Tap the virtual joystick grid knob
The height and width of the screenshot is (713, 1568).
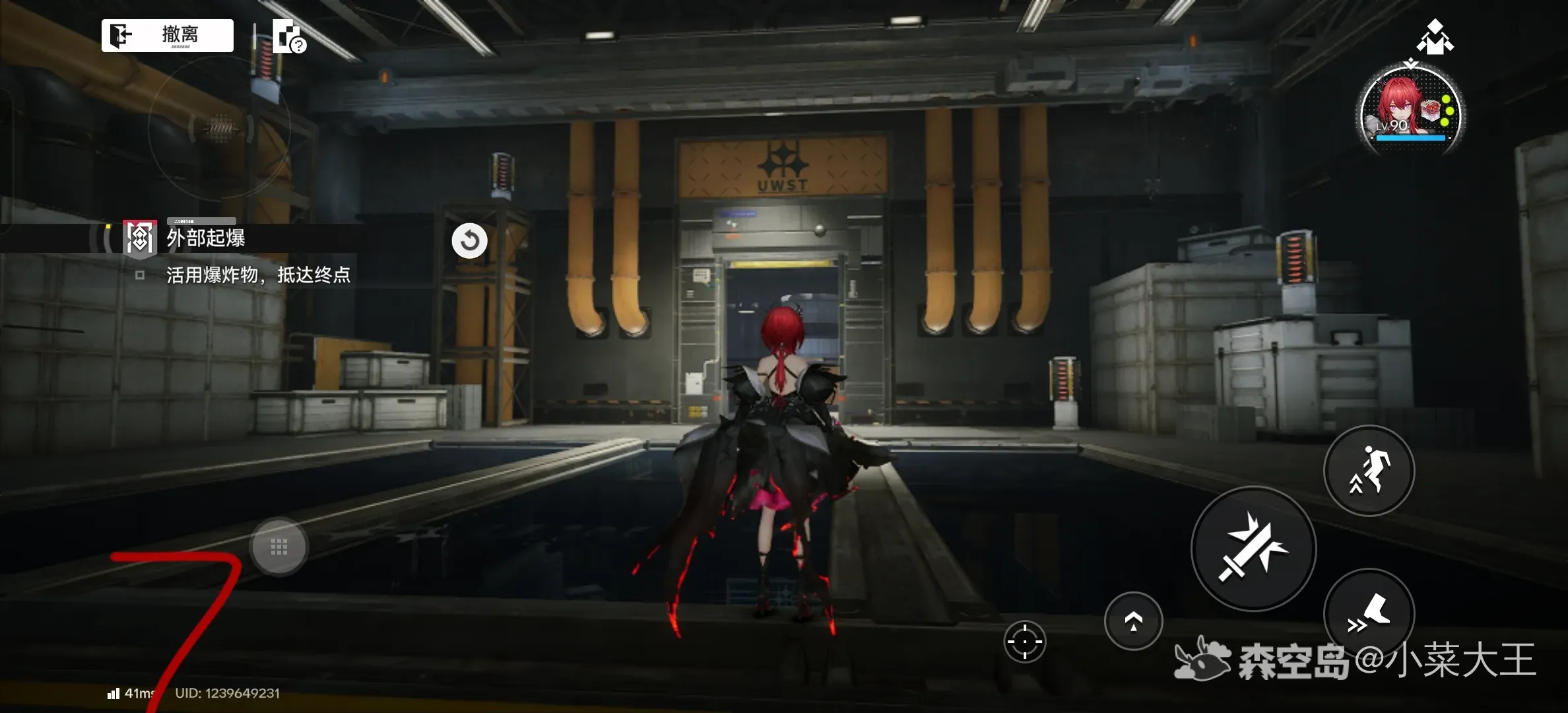pos(279,547)
